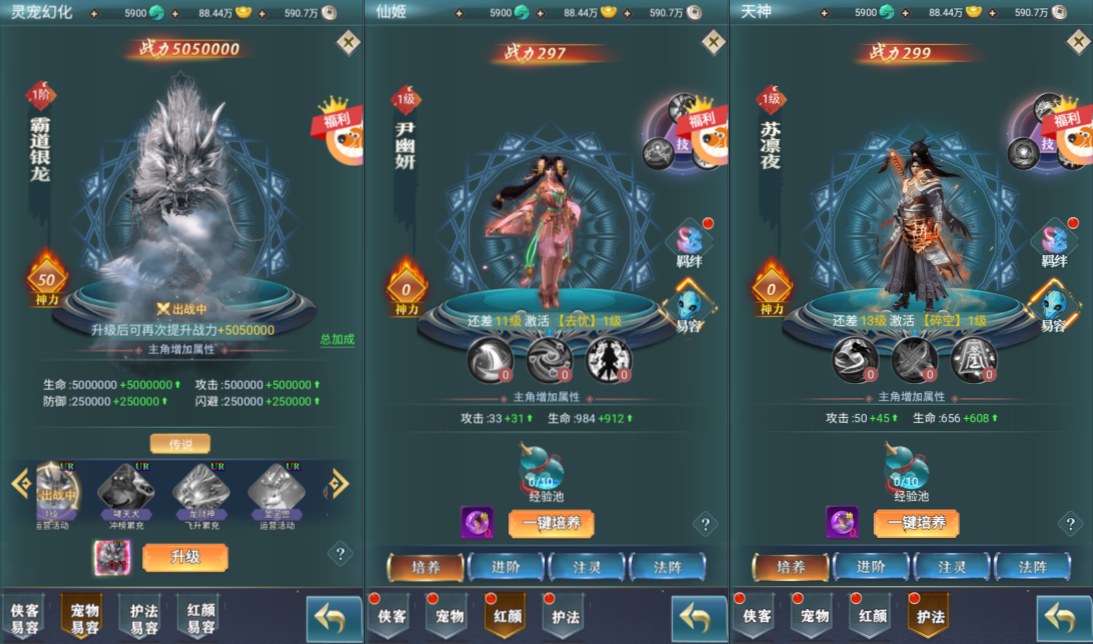Switch to the 侠客易容 tab

pyautogui.click(x=24, y=617)
